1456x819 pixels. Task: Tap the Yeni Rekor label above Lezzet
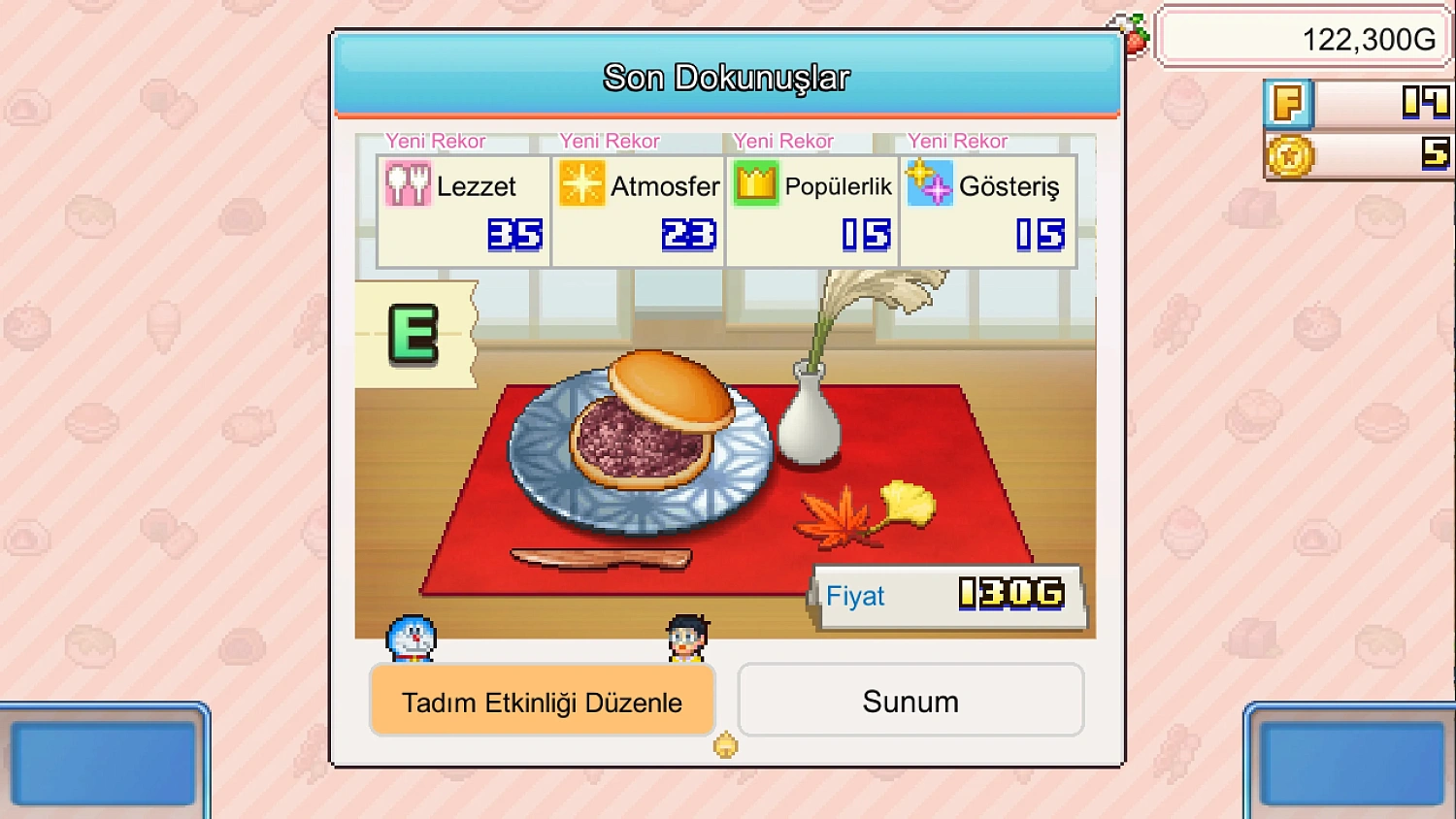[435, 142]
